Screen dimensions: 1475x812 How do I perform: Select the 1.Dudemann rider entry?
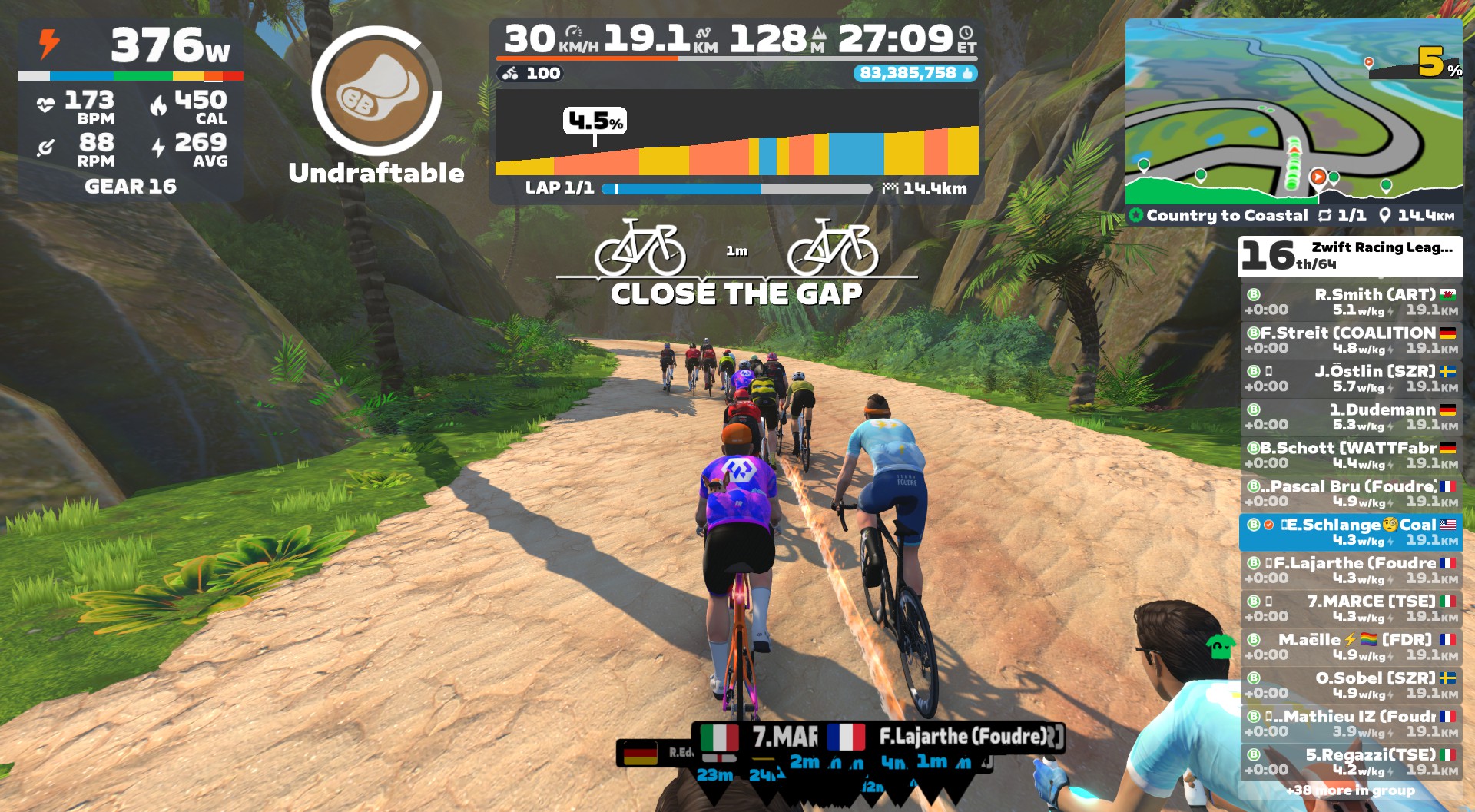[x=1351, y=417]
